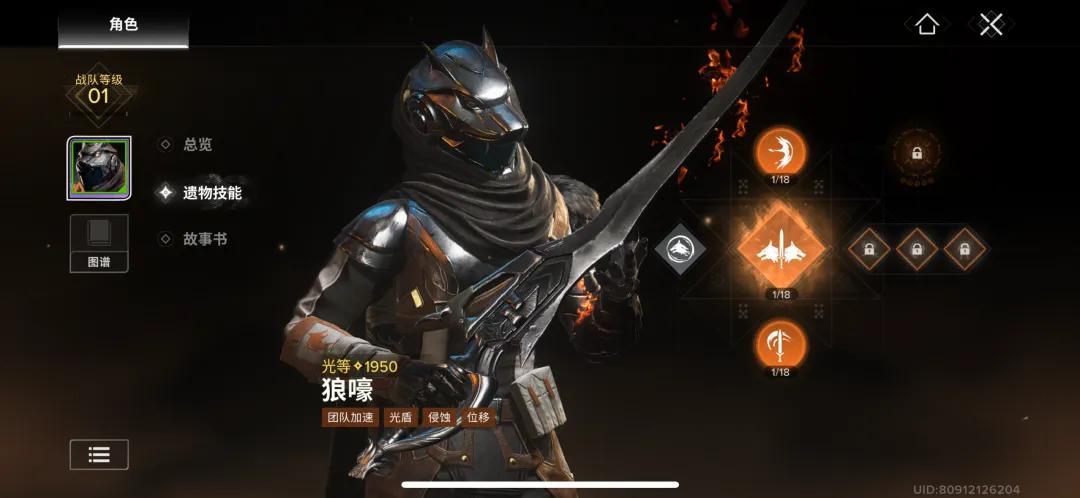This screenshot has height=498, width=1080.
Task: Show the 团队加速 tag details
Action: [x=350, y=417]
